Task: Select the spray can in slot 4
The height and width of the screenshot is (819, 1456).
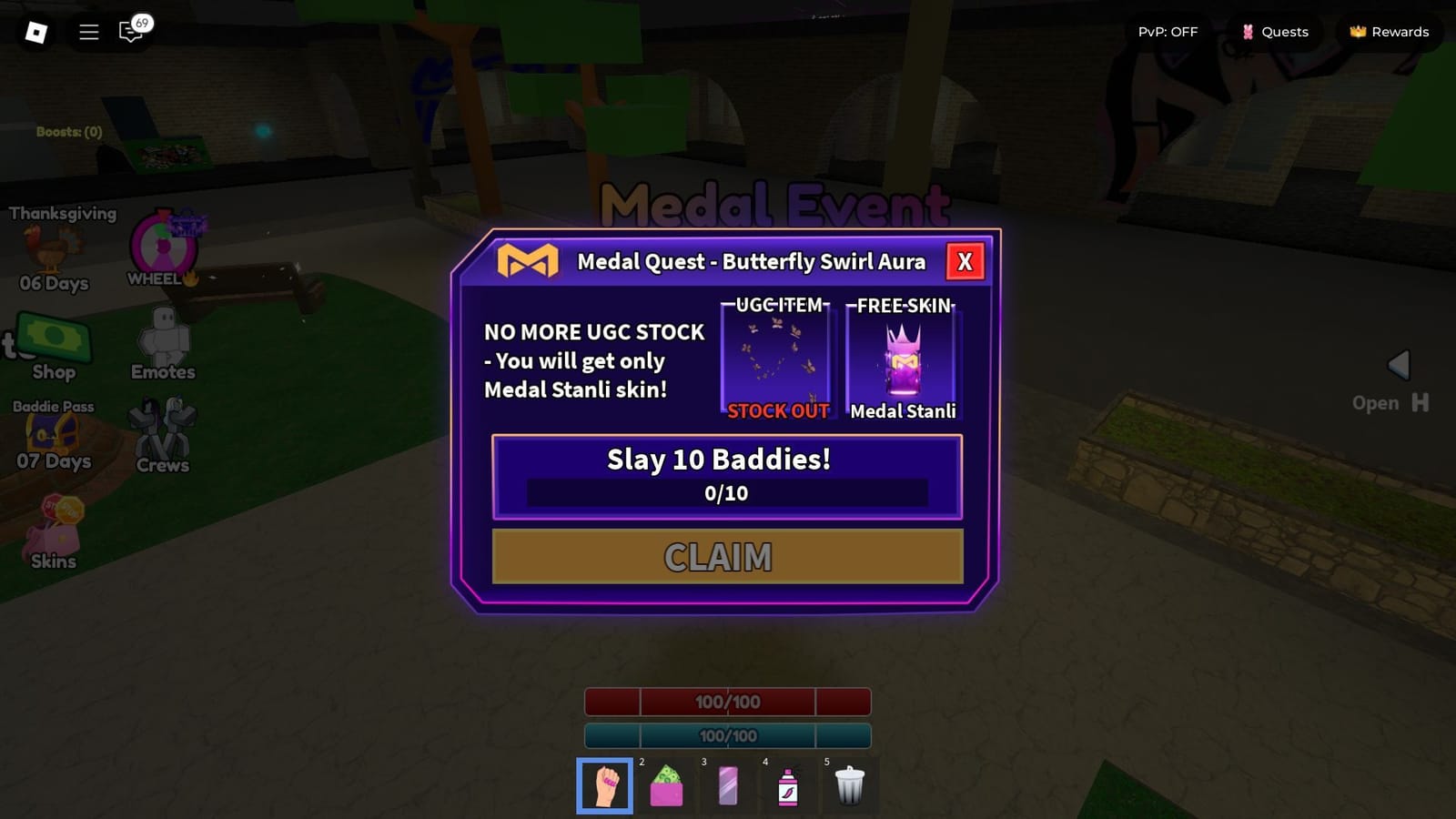Action: 788,784
